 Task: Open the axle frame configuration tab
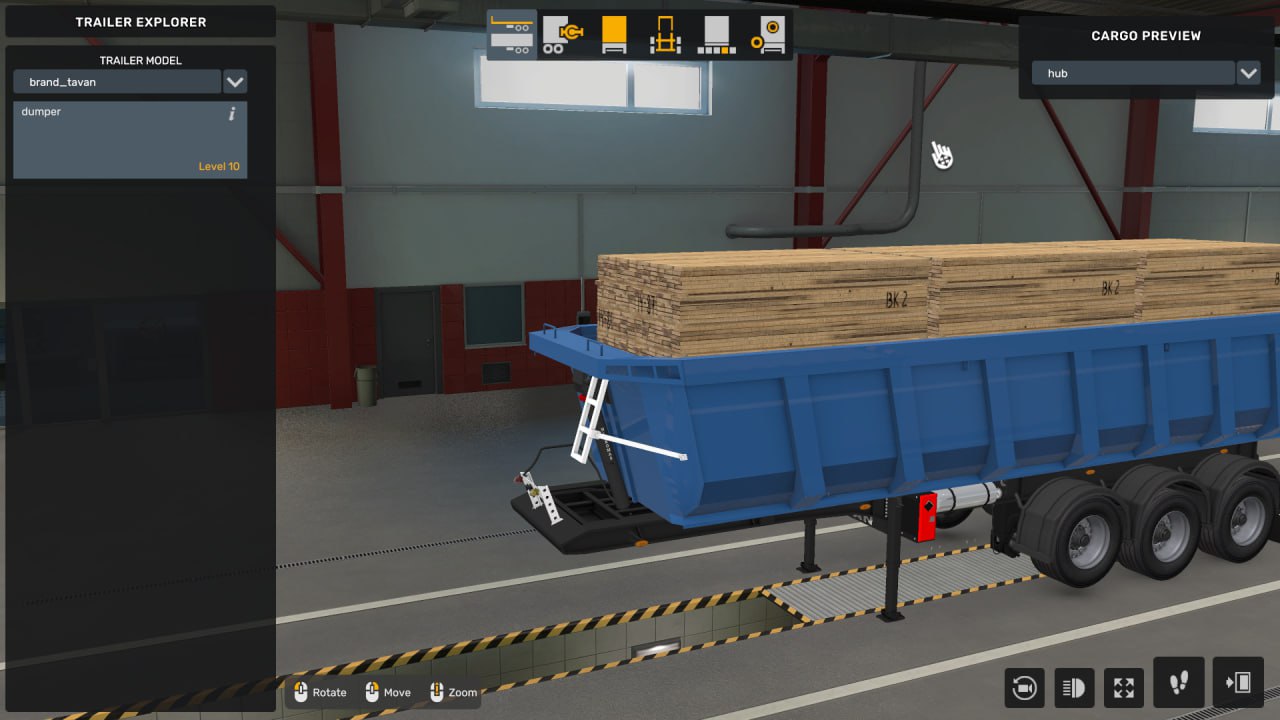665,35
